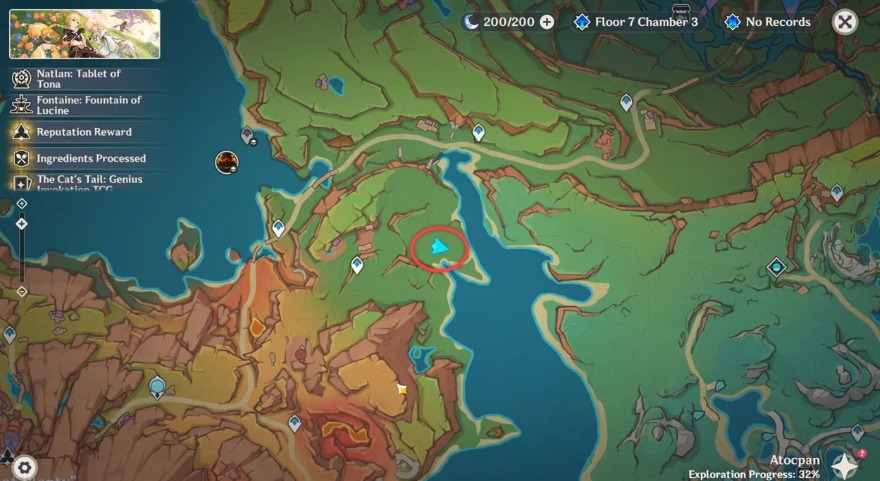Select the diamond-framed domain marker

(776, 267)
